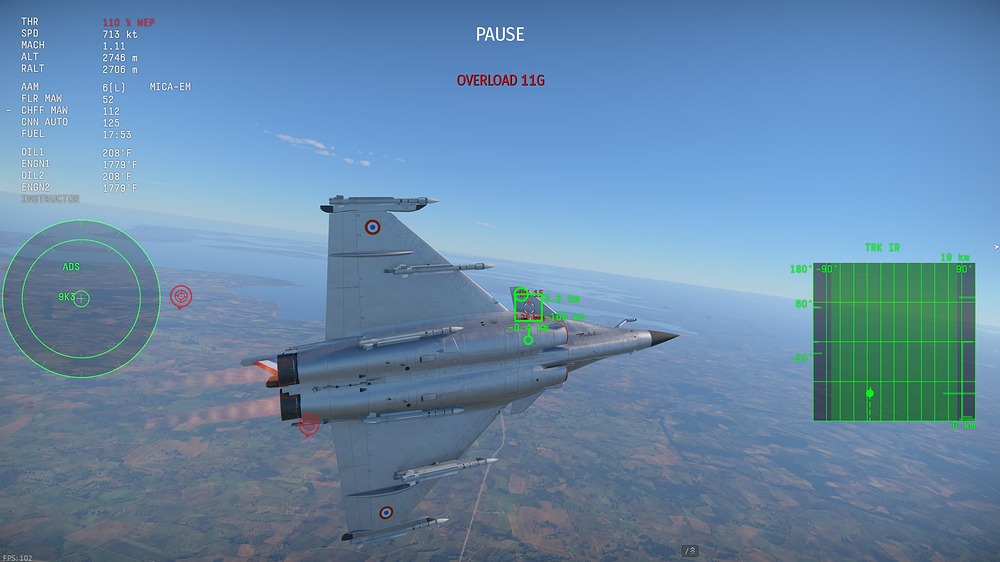1000x562 pixels.
Task: Select the green TRK IR radar scope
Action: (x=893, y=341)
